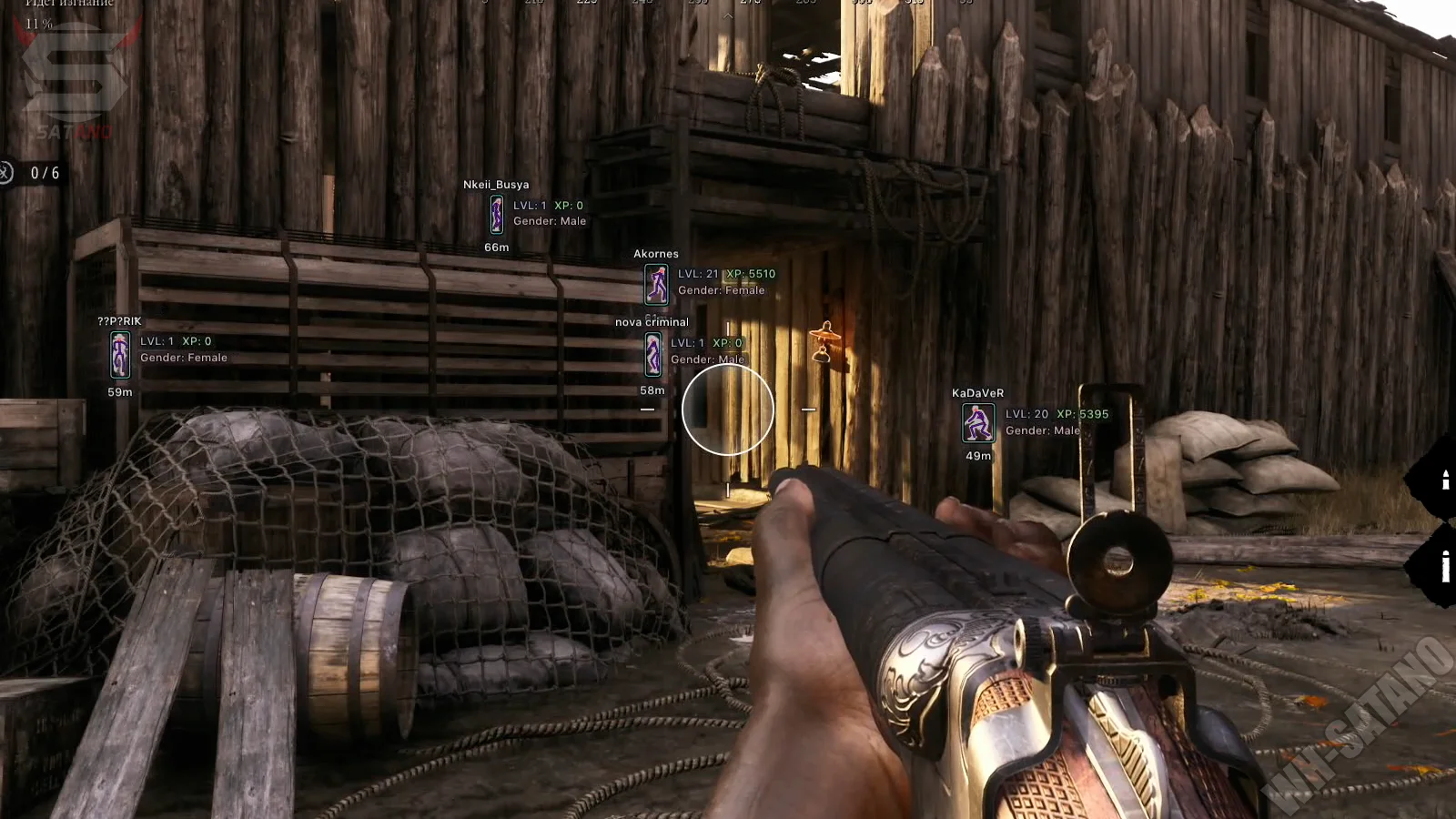Select the Nkeii_Busya player marker icon
The image size is (1456, 819).
[497, 215]
